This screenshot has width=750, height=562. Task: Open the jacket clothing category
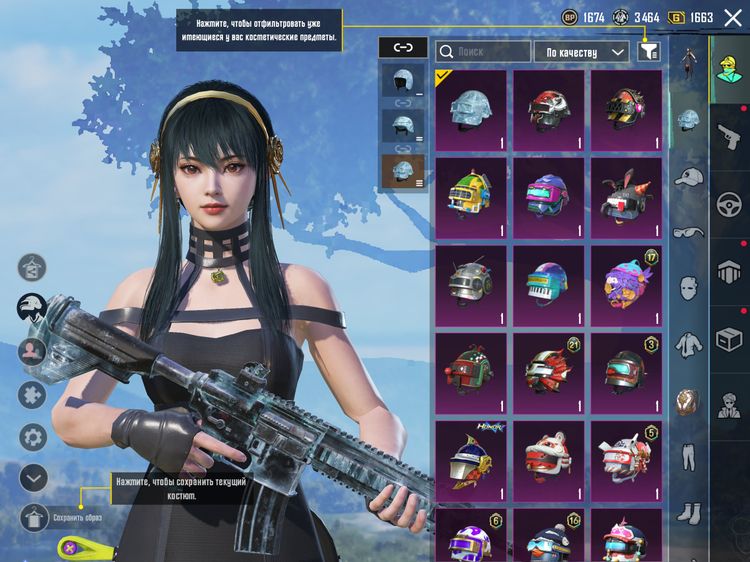pyautogui.click(x=688, y=345)
